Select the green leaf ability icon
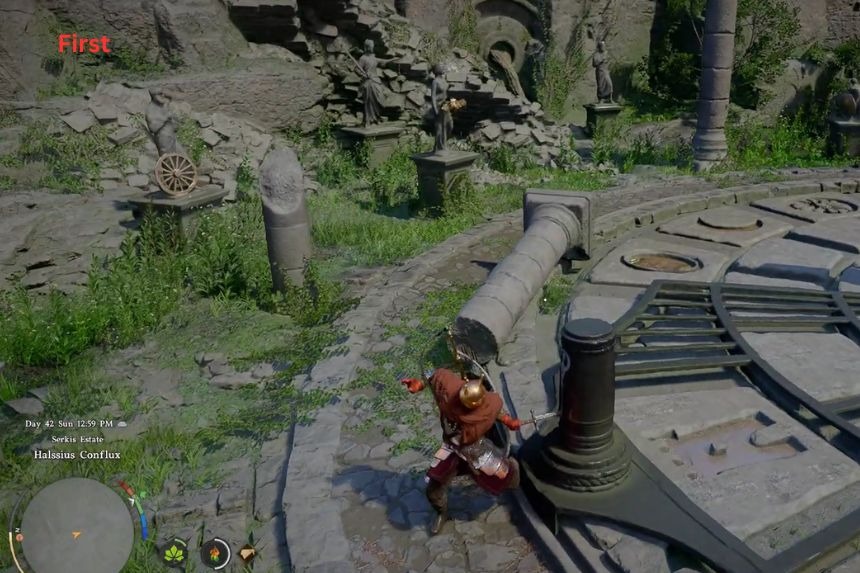The width and height of the screenshot is (860, 573). click(174, 552)
